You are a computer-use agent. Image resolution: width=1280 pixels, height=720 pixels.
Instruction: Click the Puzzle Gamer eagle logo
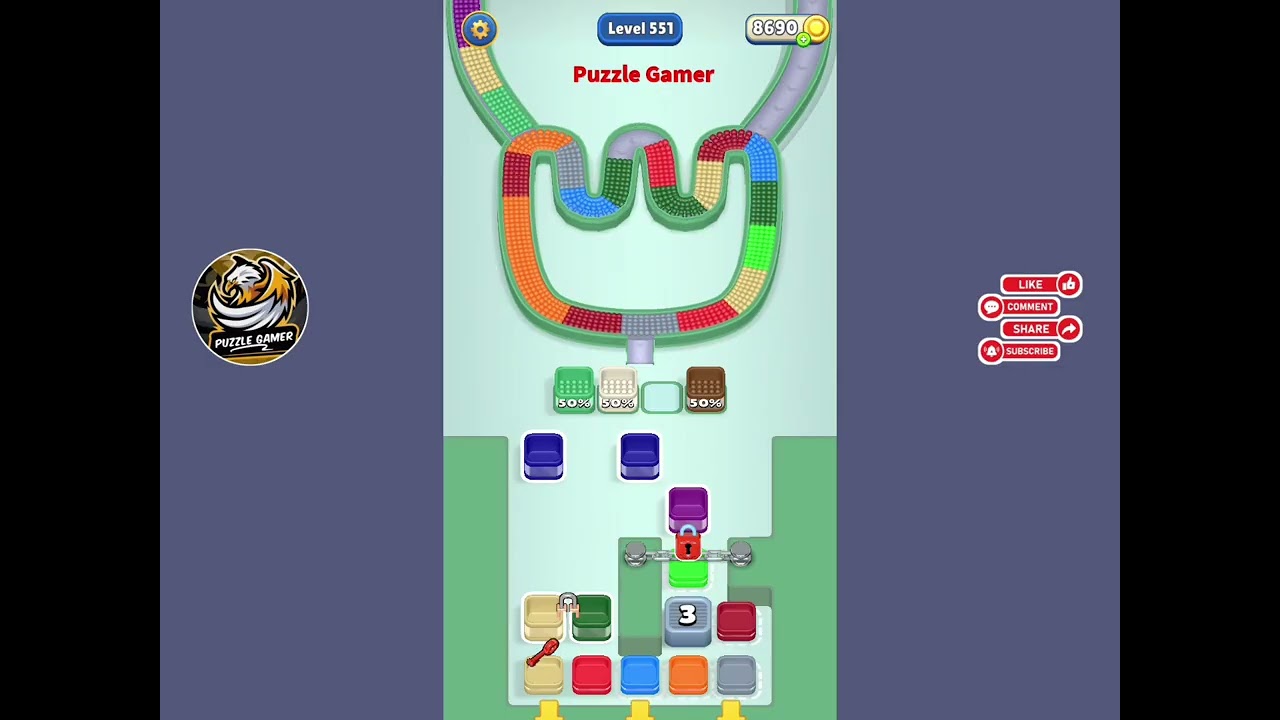(x=250, y=307)
